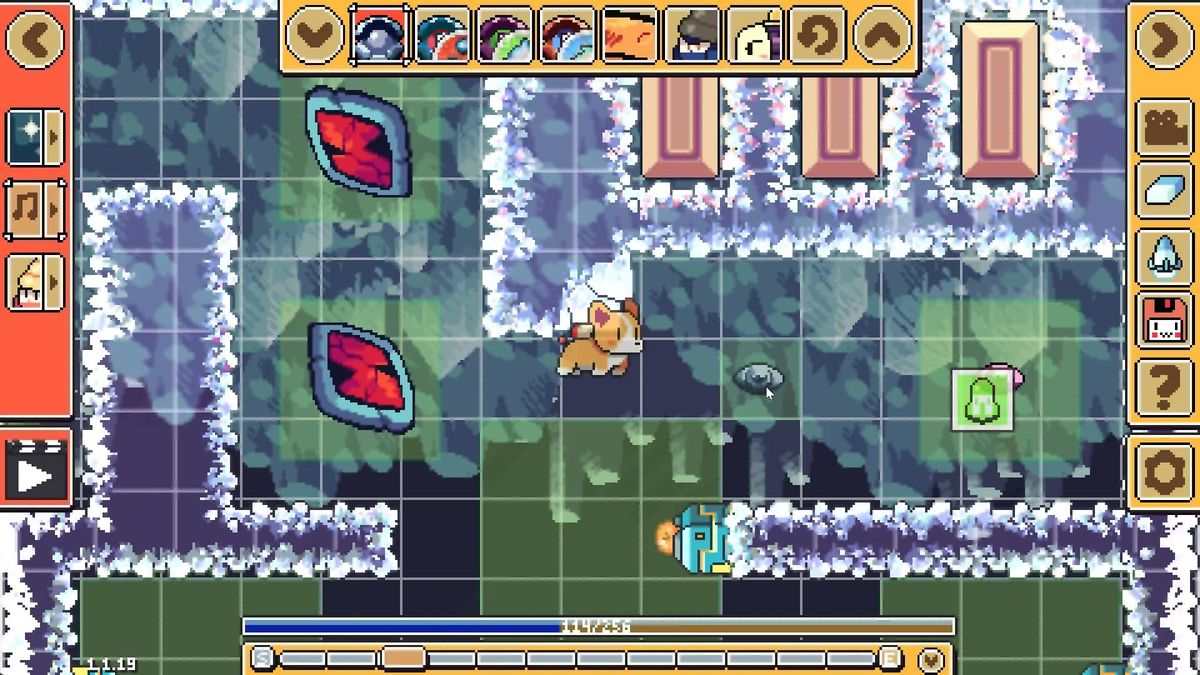Select the orange sleeping creature palette item

pyautogui.click(x=630, y=36)
